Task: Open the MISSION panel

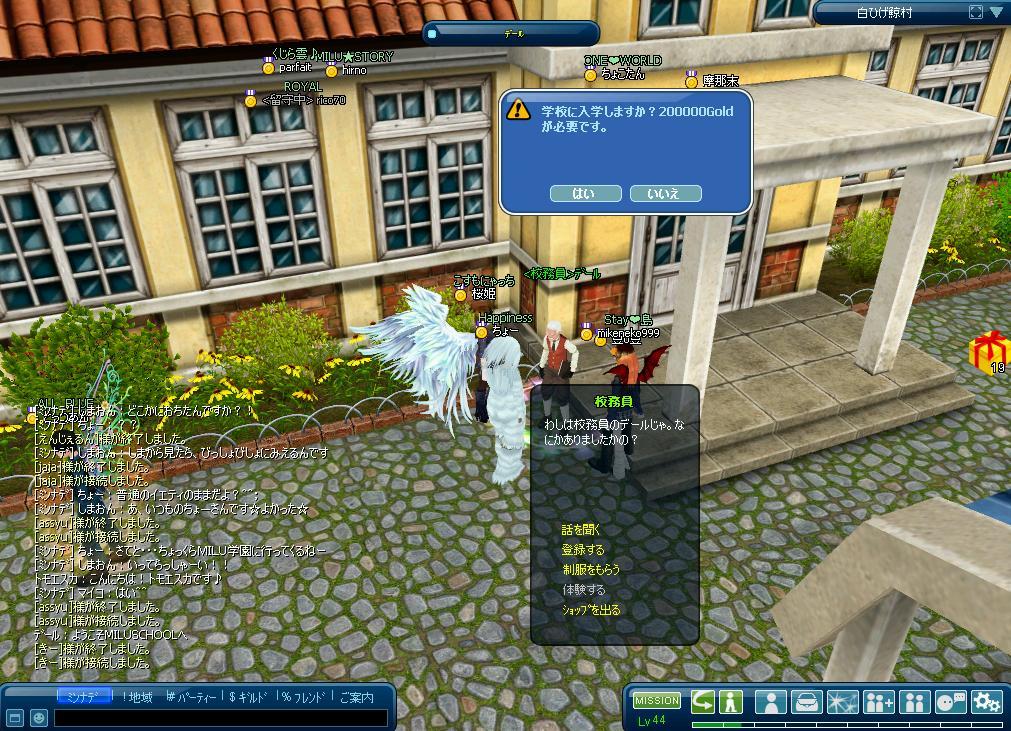Action: click(x=657, y=700)
